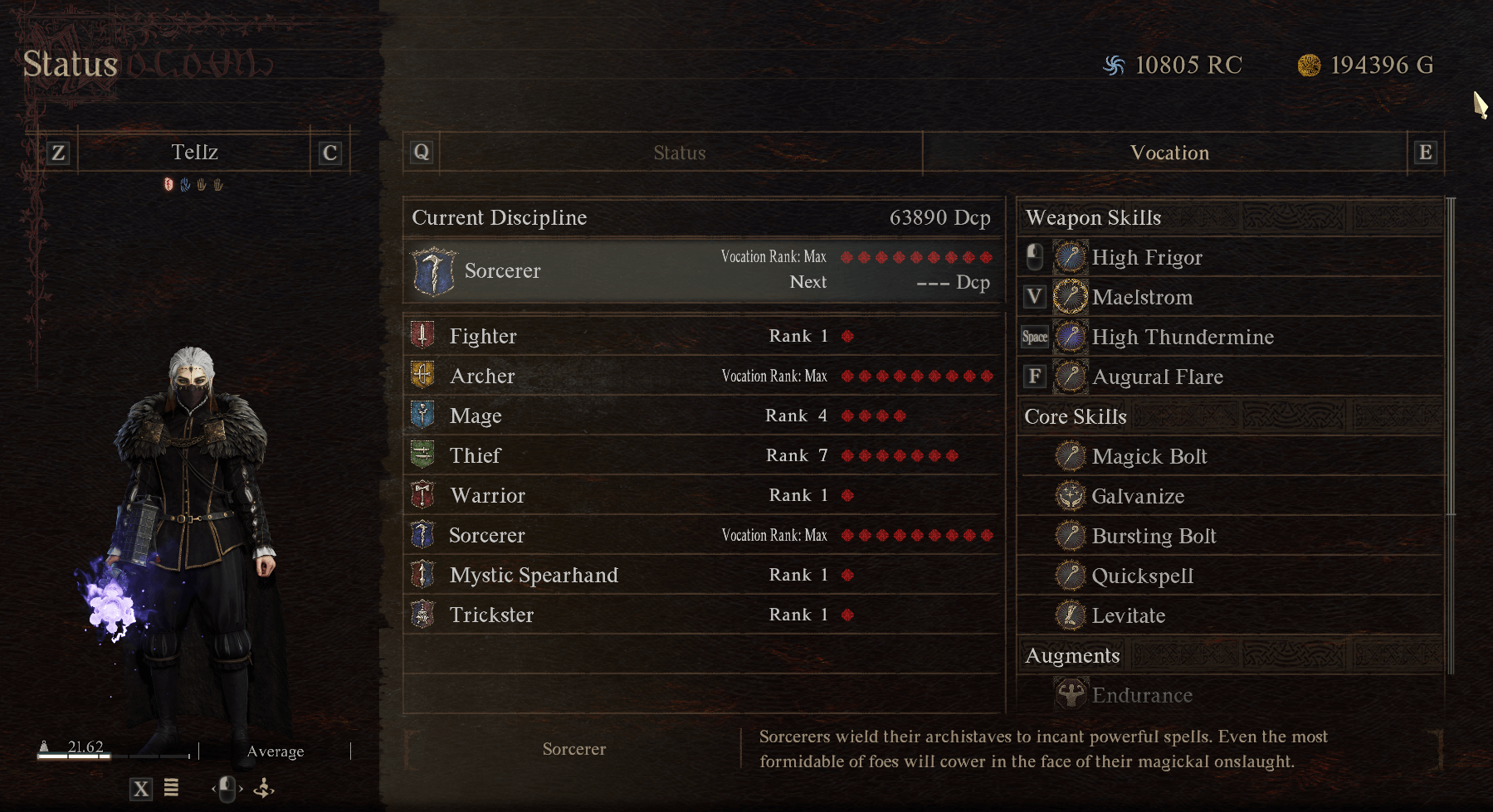
Task: Select the High Frigor weapon skill
Action: (x=1146, y=257)
